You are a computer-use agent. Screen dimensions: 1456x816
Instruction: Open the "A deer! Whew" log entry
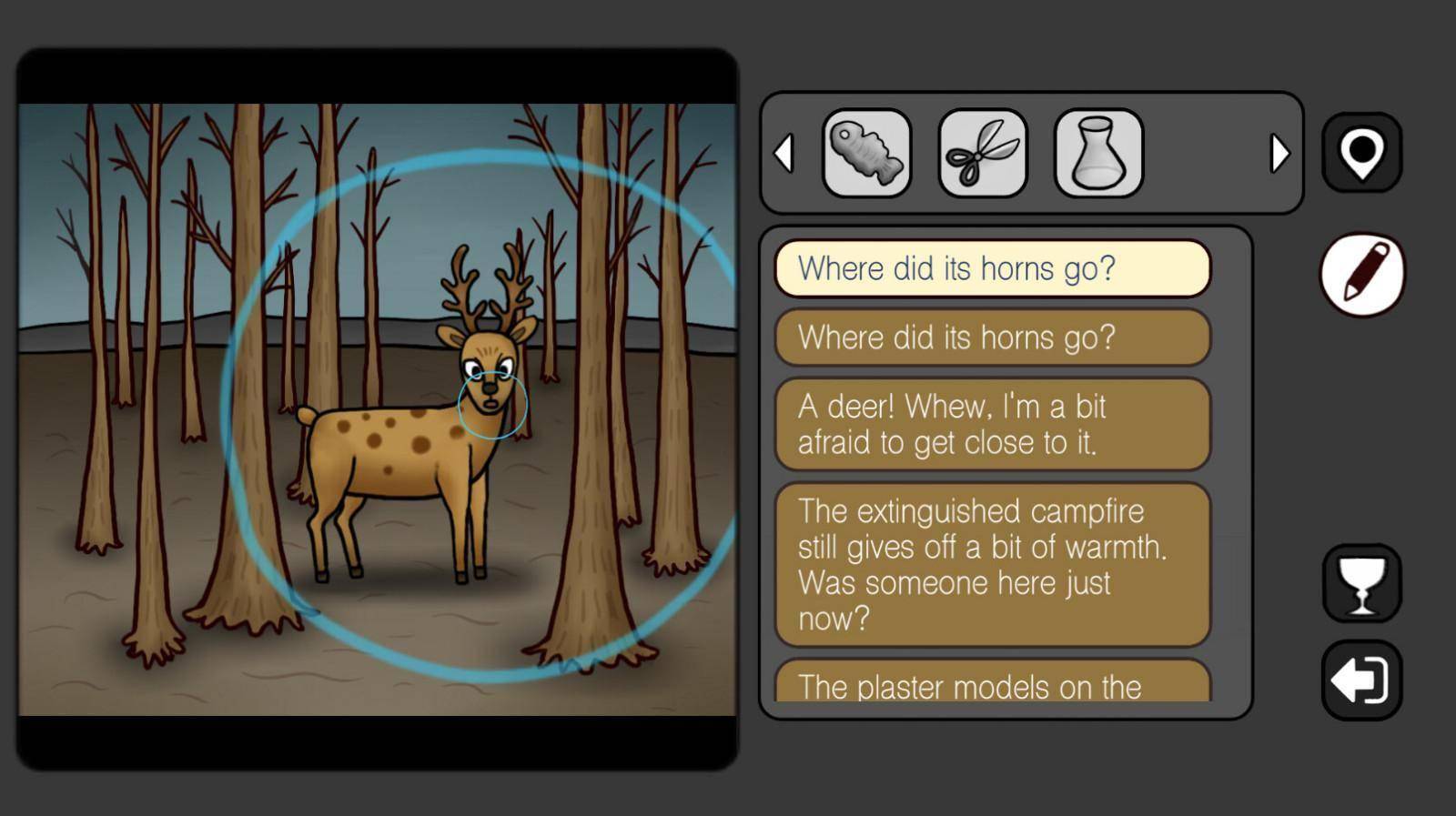coord(992,424)
